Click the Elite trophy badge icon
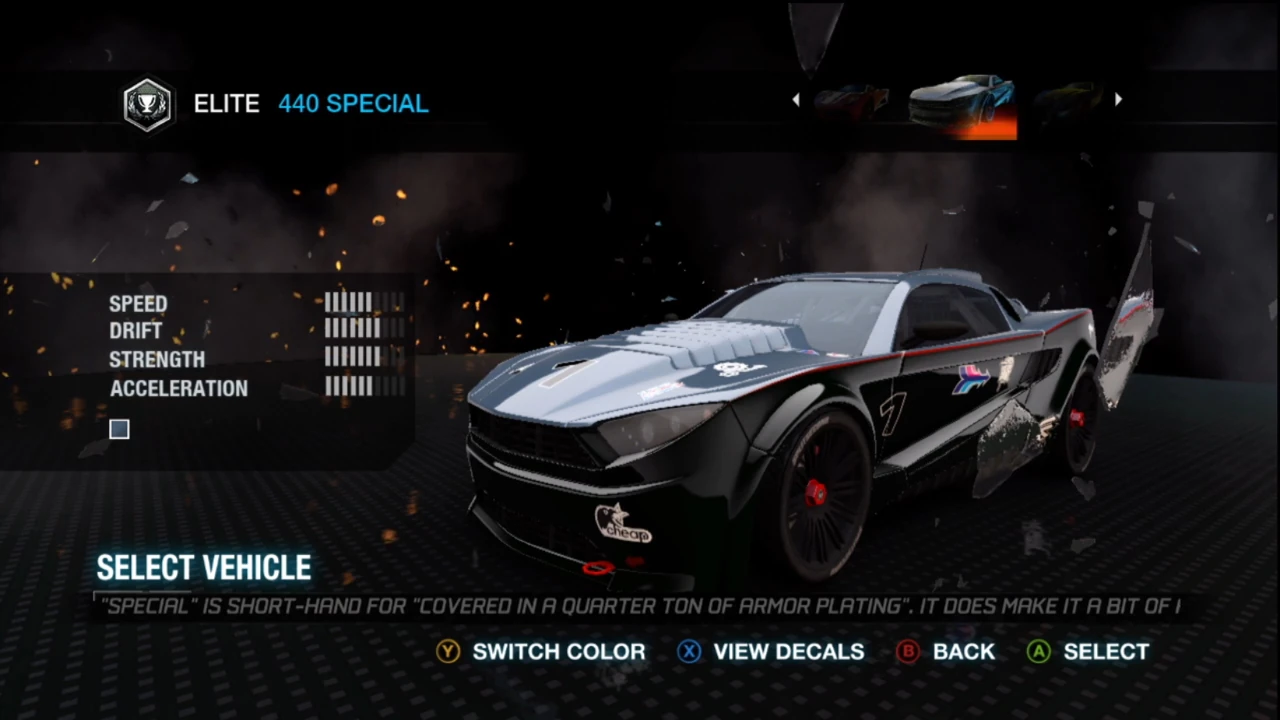Viewport: 1280px width, 720px height. 146,103
